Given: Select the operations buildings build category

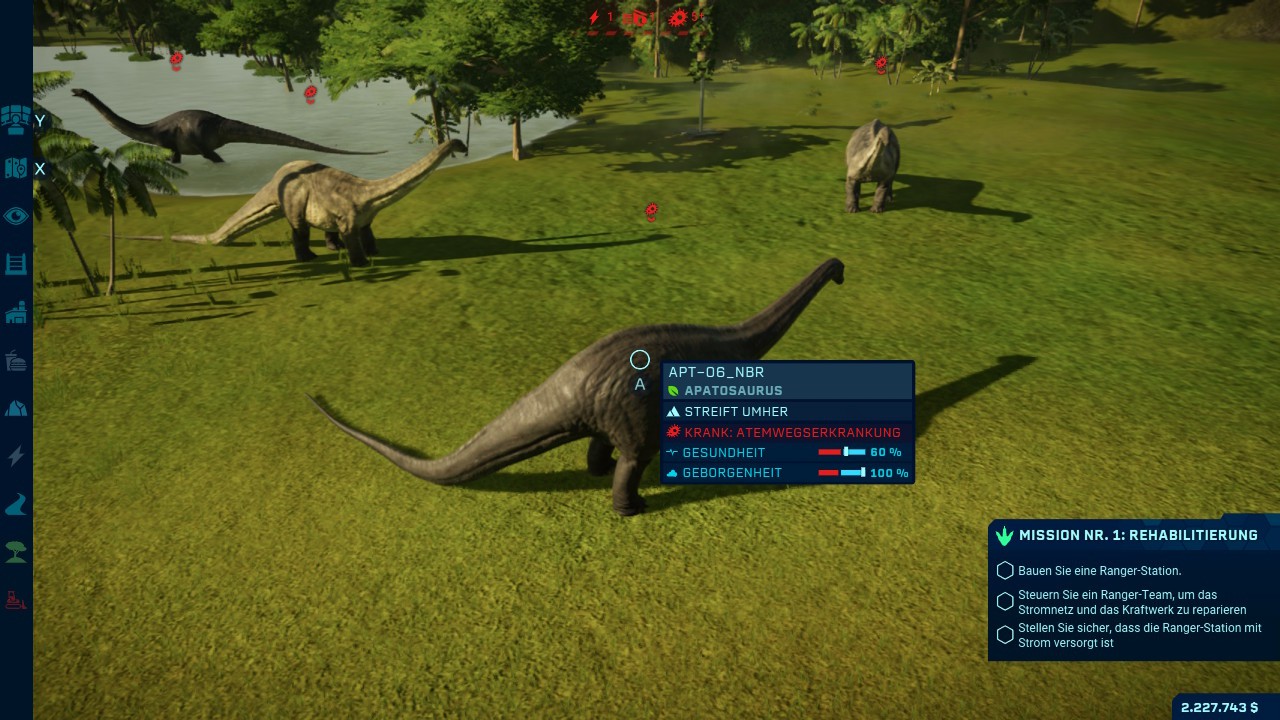Looking at the screenshot, I should [16, 313].
